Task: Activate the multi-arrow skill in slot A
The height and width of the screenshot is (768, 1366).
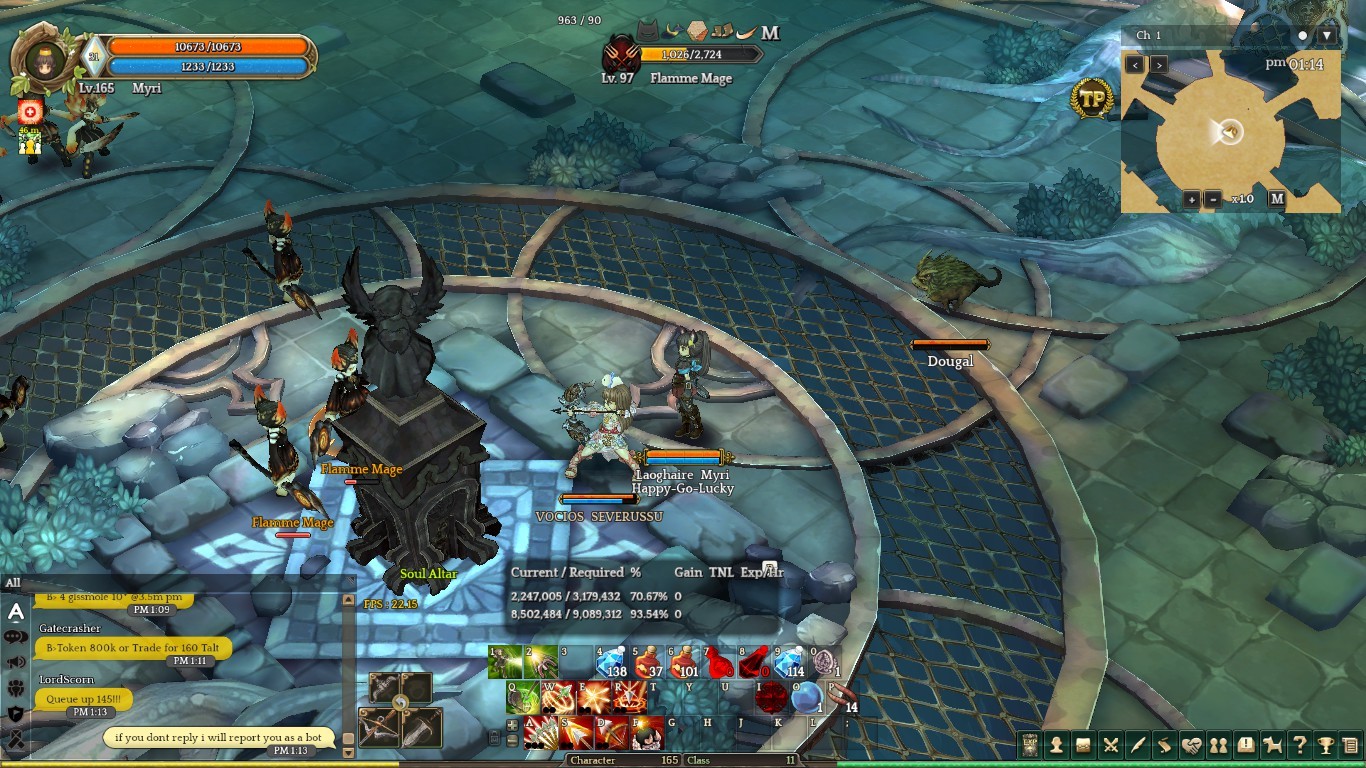Action: (x=541, y=732)
